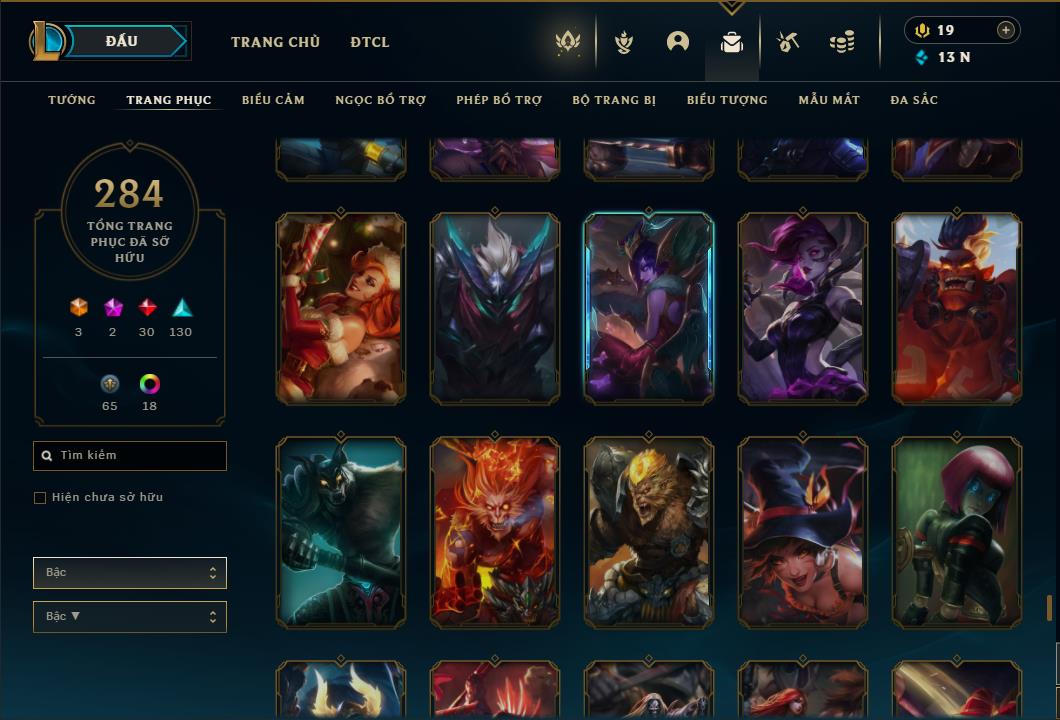Select the red-haired witch hat skin card
Viewport: 1060px width, 720px height.
(803, 532)
